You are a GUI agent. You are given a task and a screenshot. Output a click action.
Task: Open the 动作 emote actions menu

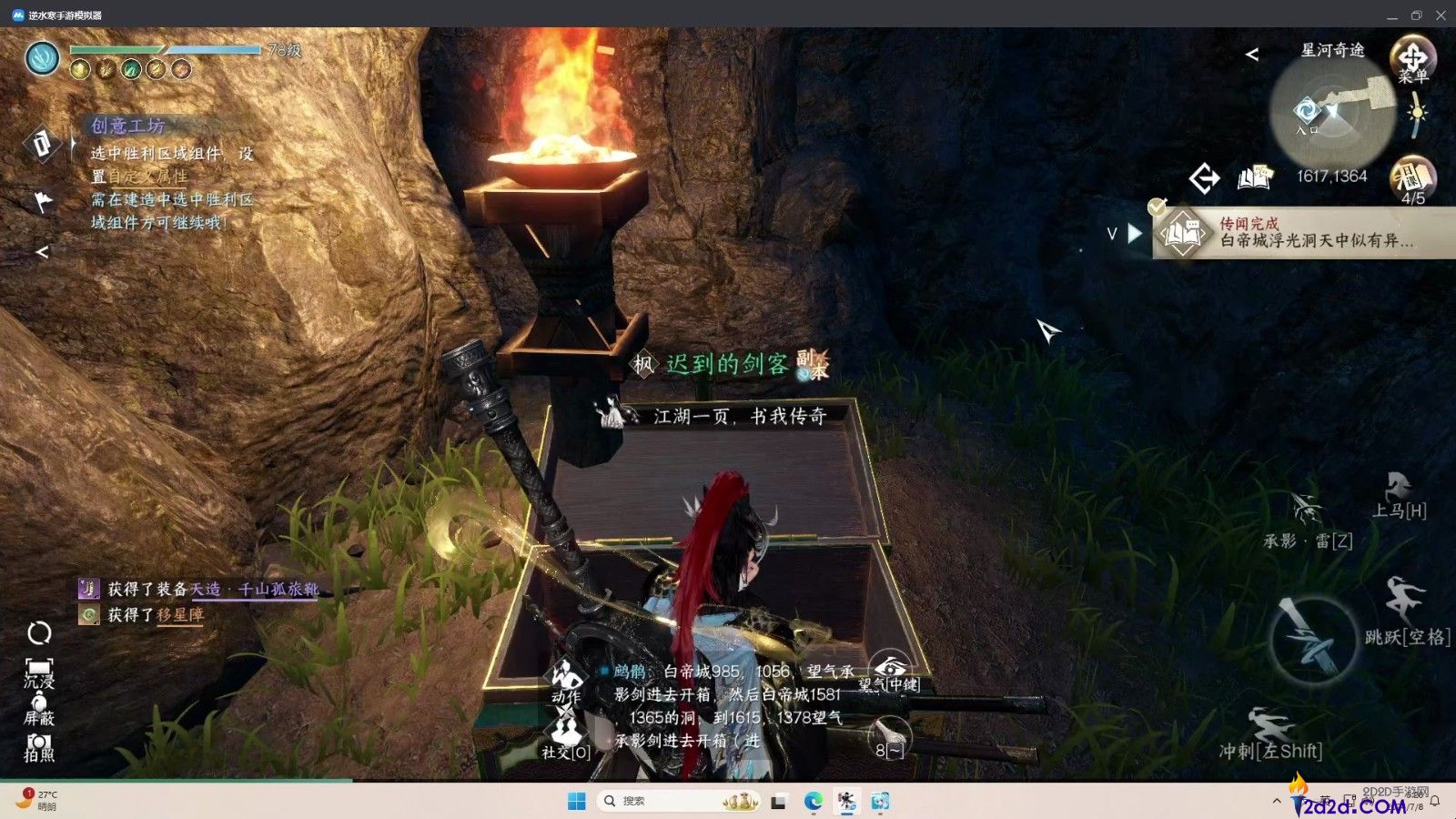point(565,682)
